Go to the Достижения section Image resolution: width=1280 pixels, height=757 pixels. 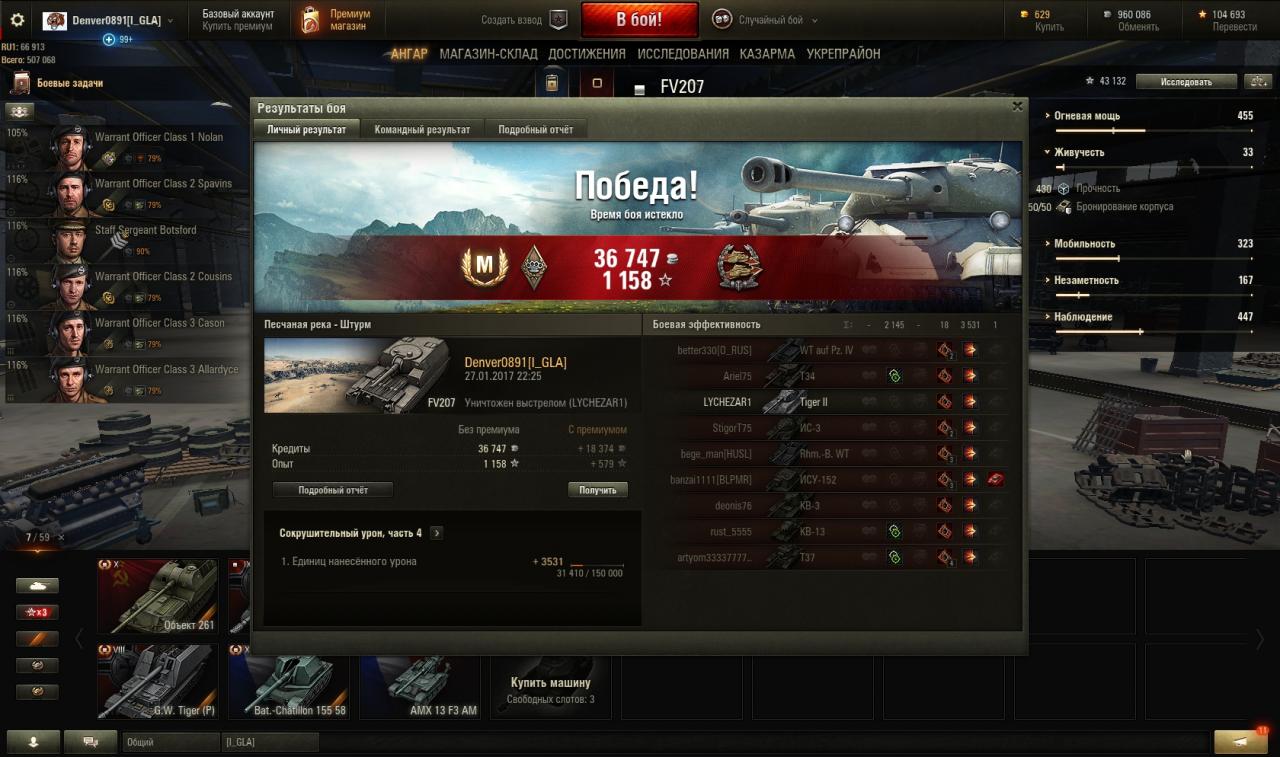587,54
